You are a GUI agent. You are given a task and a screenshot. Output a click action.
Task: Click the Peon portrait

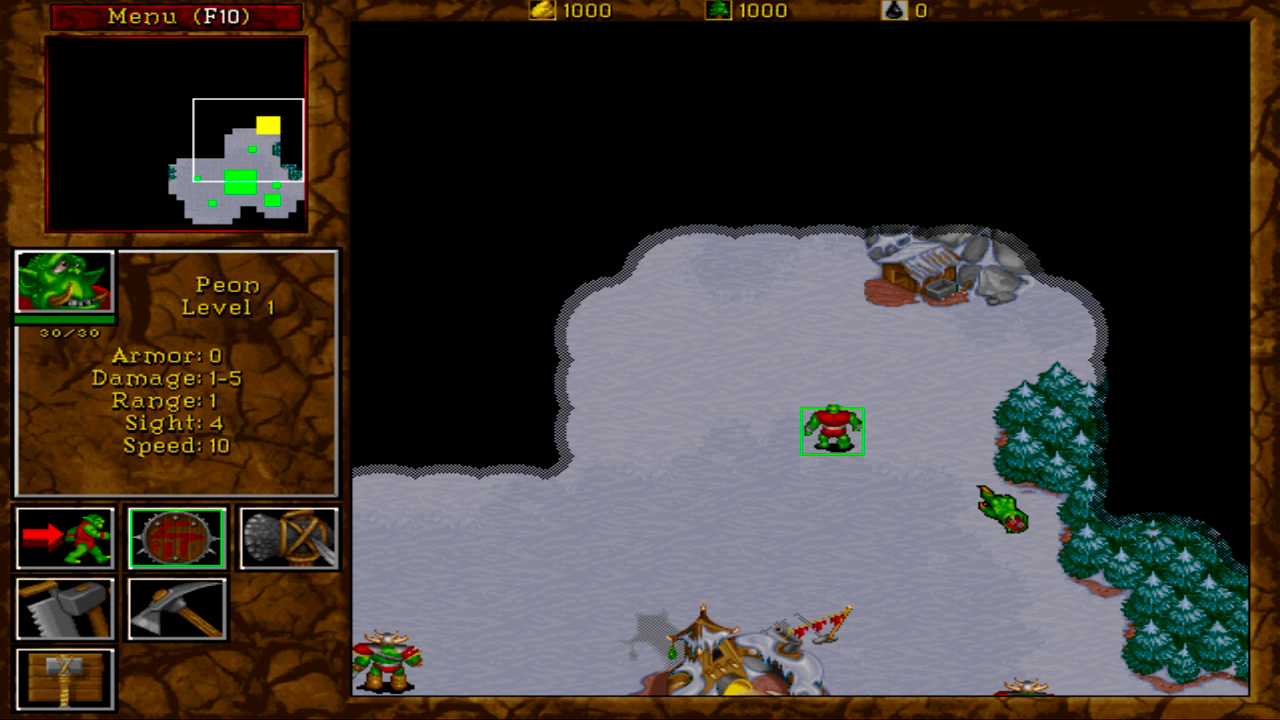(x=64, y=283)
